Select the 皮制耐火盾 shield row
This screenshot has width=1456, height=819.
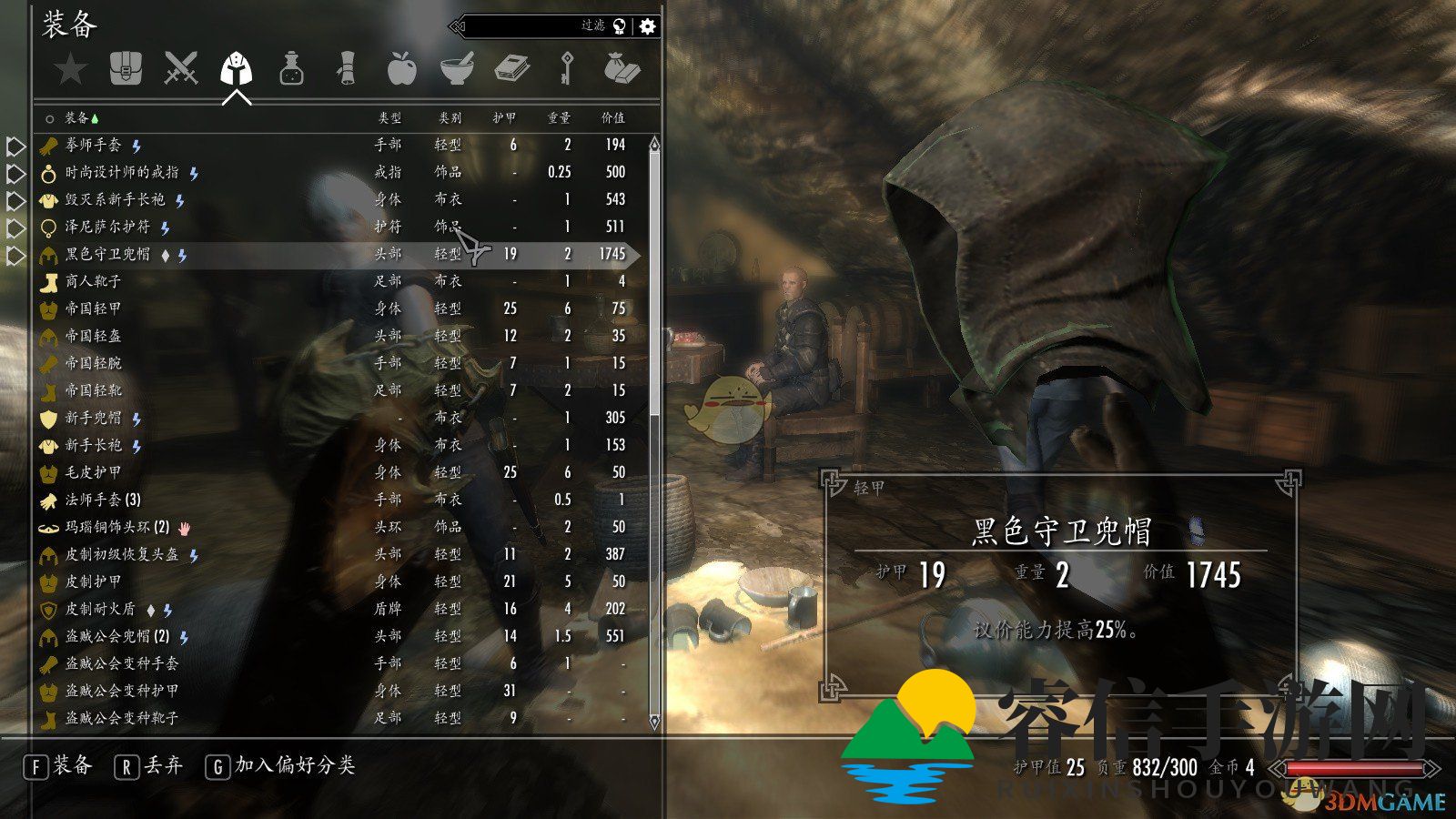click(x=100, y=609)
